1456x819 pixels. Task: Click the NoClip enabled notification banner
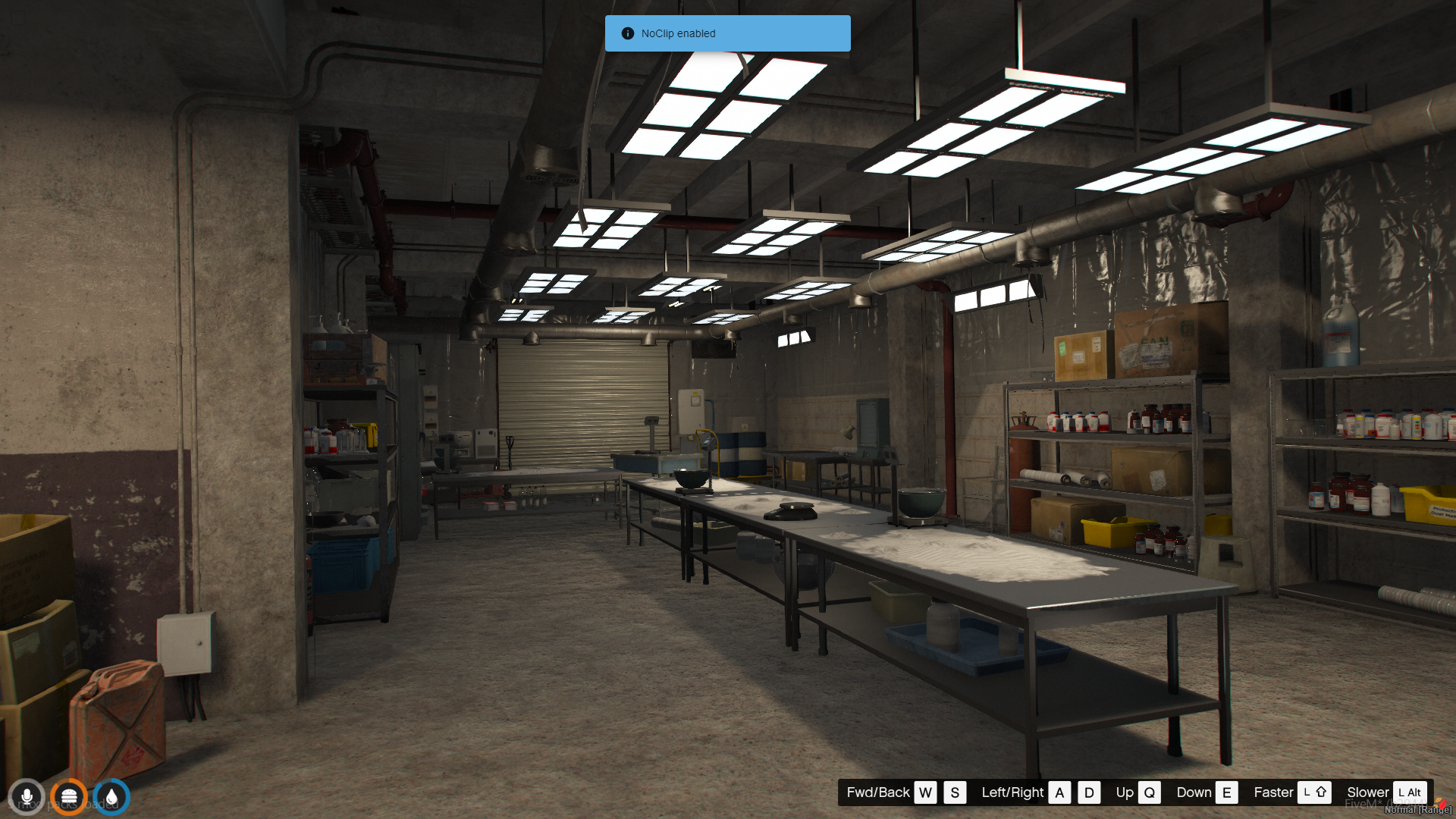pos(727,33)
